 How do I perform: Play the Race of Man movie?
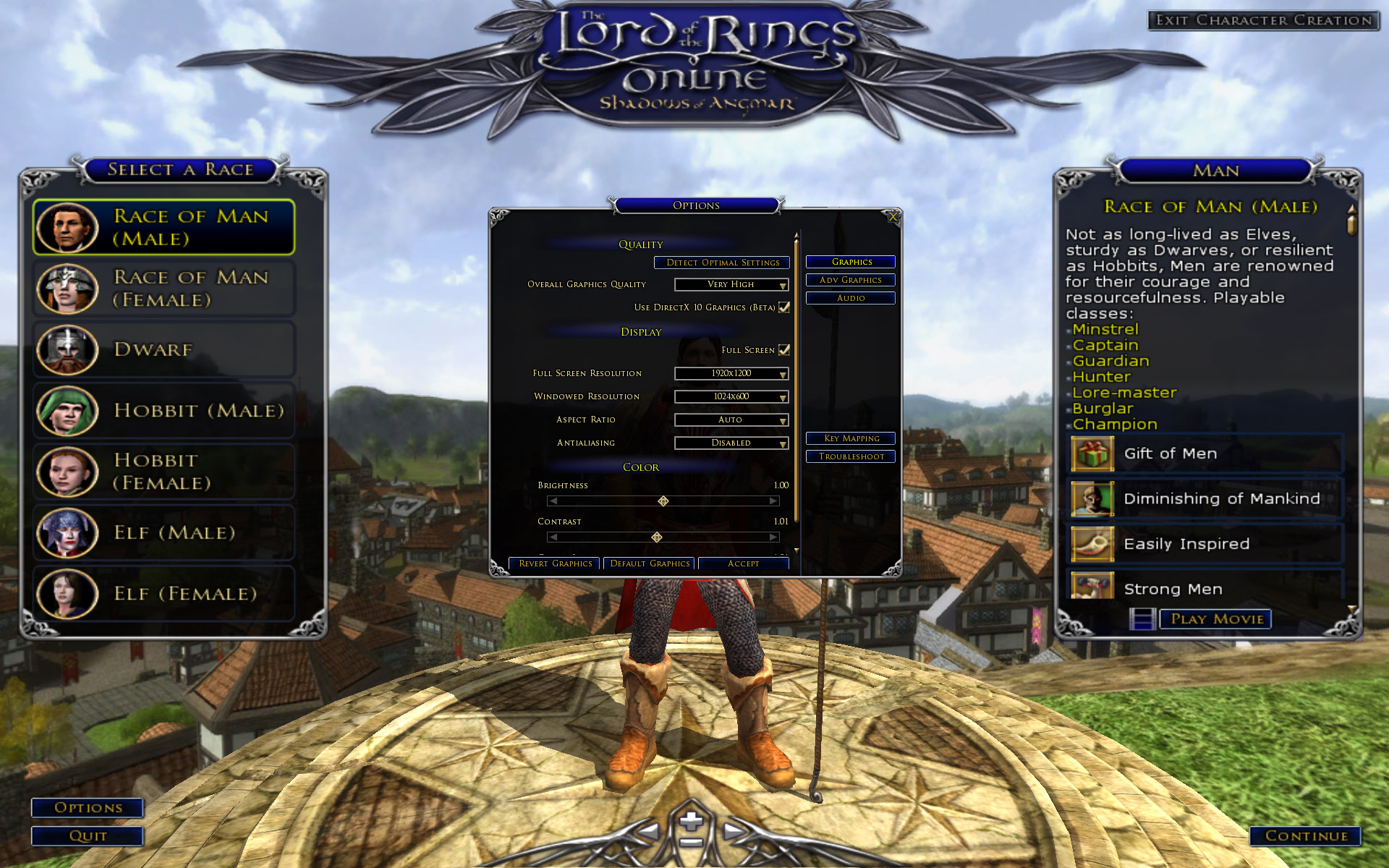coord(1216,619)
